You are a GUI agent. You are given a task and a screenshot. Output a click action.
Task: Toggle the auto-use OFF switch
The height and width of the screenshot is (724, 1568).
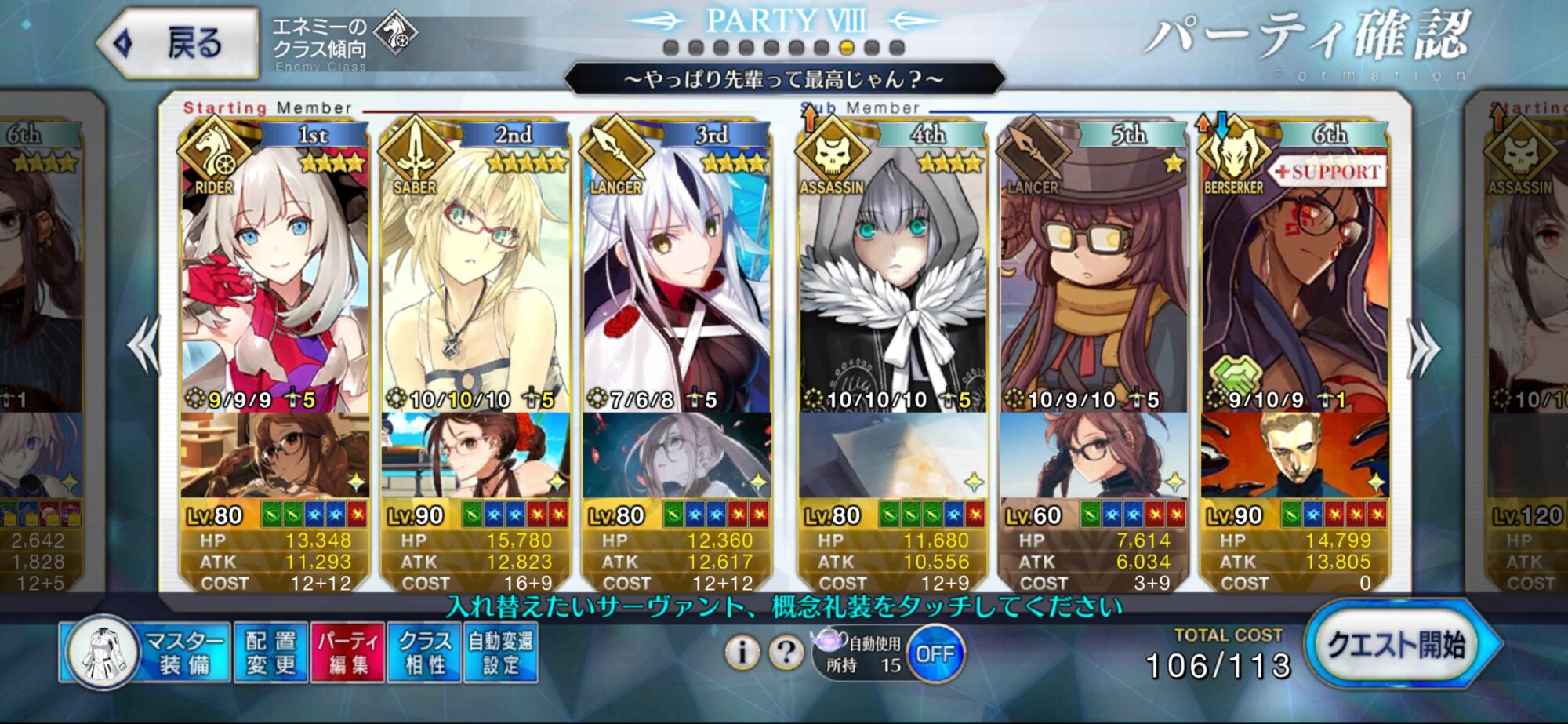tap(935, 653)
